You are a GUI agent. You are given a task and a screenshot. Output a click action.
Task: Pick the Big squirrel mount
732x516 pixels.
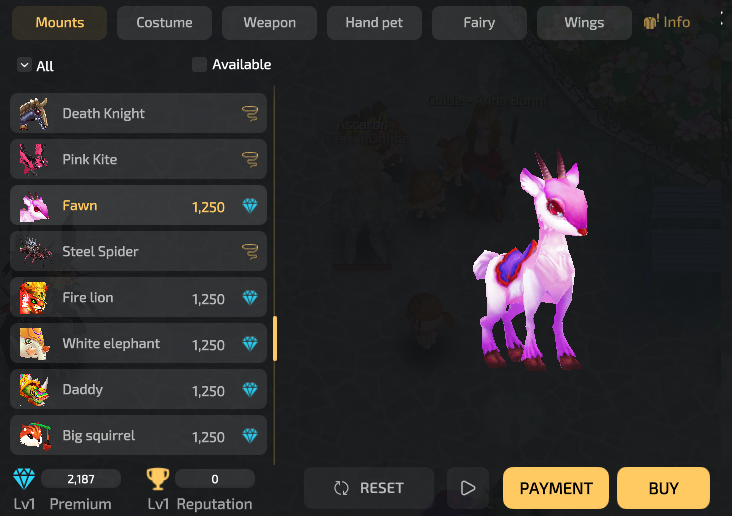pos(138,435)
